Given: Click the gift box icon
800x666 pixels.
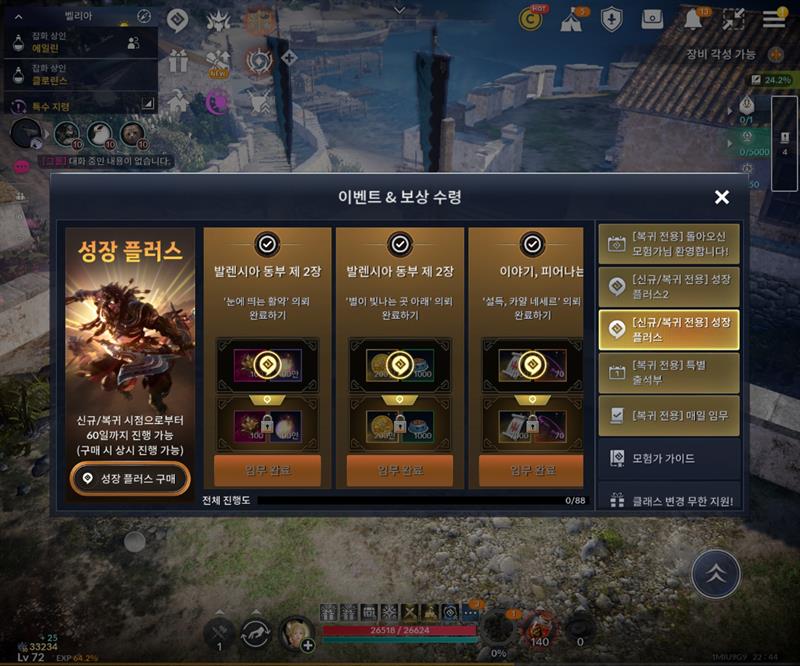Looking at the screenshot, I should (178, 60).
